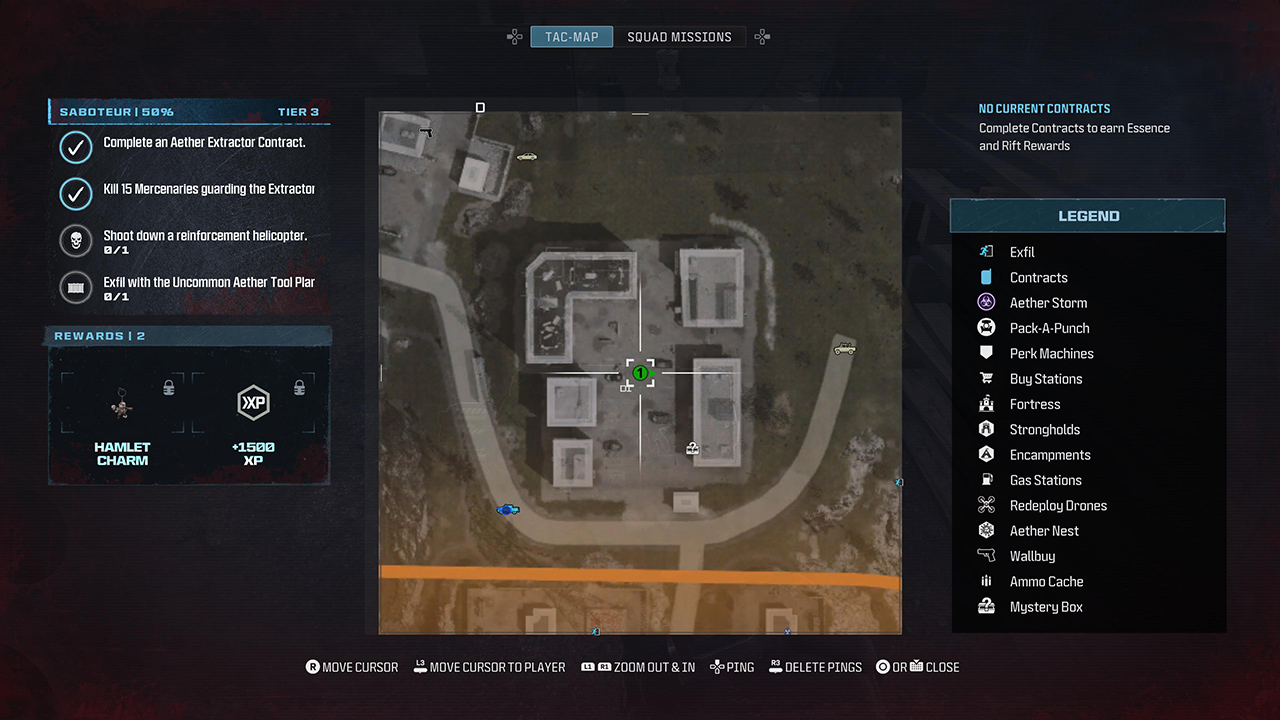Click the Close control at the bottom
This screenshot has height=720, width=1280.
coord(917,667)
